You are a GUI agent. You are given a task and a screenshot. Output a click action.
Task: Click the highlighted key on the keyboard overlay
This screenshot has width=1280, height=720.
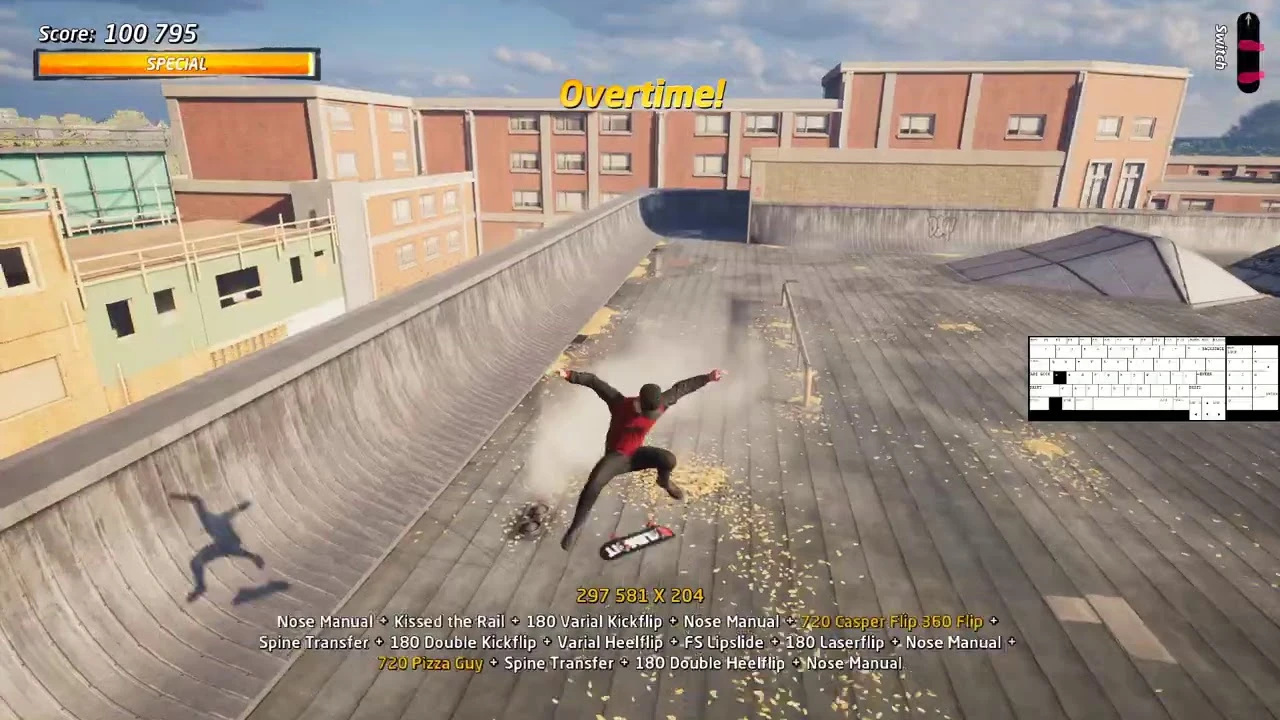tap(1060, 376)
